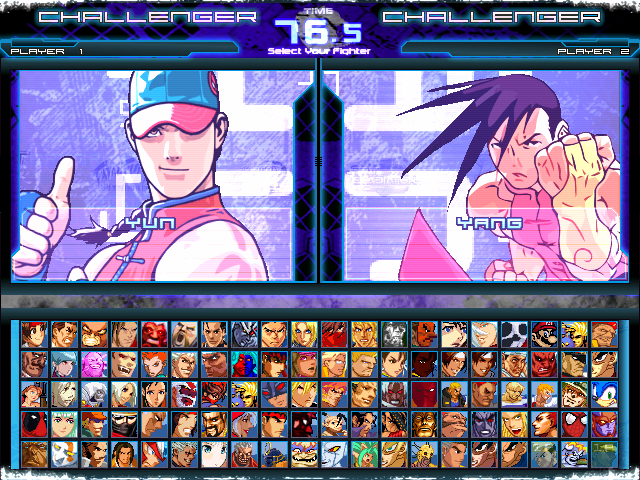Select green-haired Morrigan's portrait
640x480 pixels.
pyautogui.click(x=363, y=454)
